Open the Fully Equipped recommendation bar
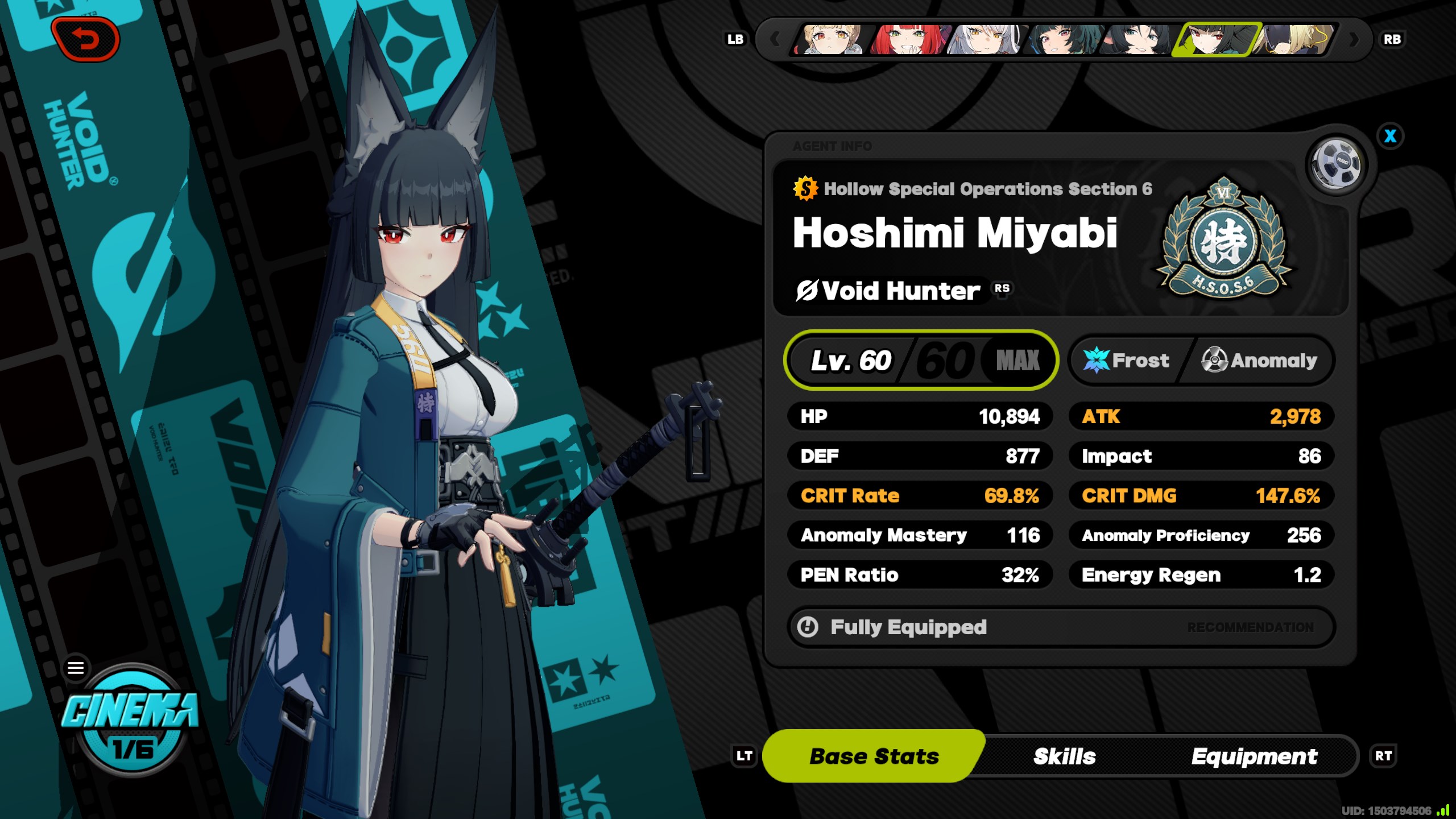This screenshot has height=819, width=1456. [x=1061, y=627]
